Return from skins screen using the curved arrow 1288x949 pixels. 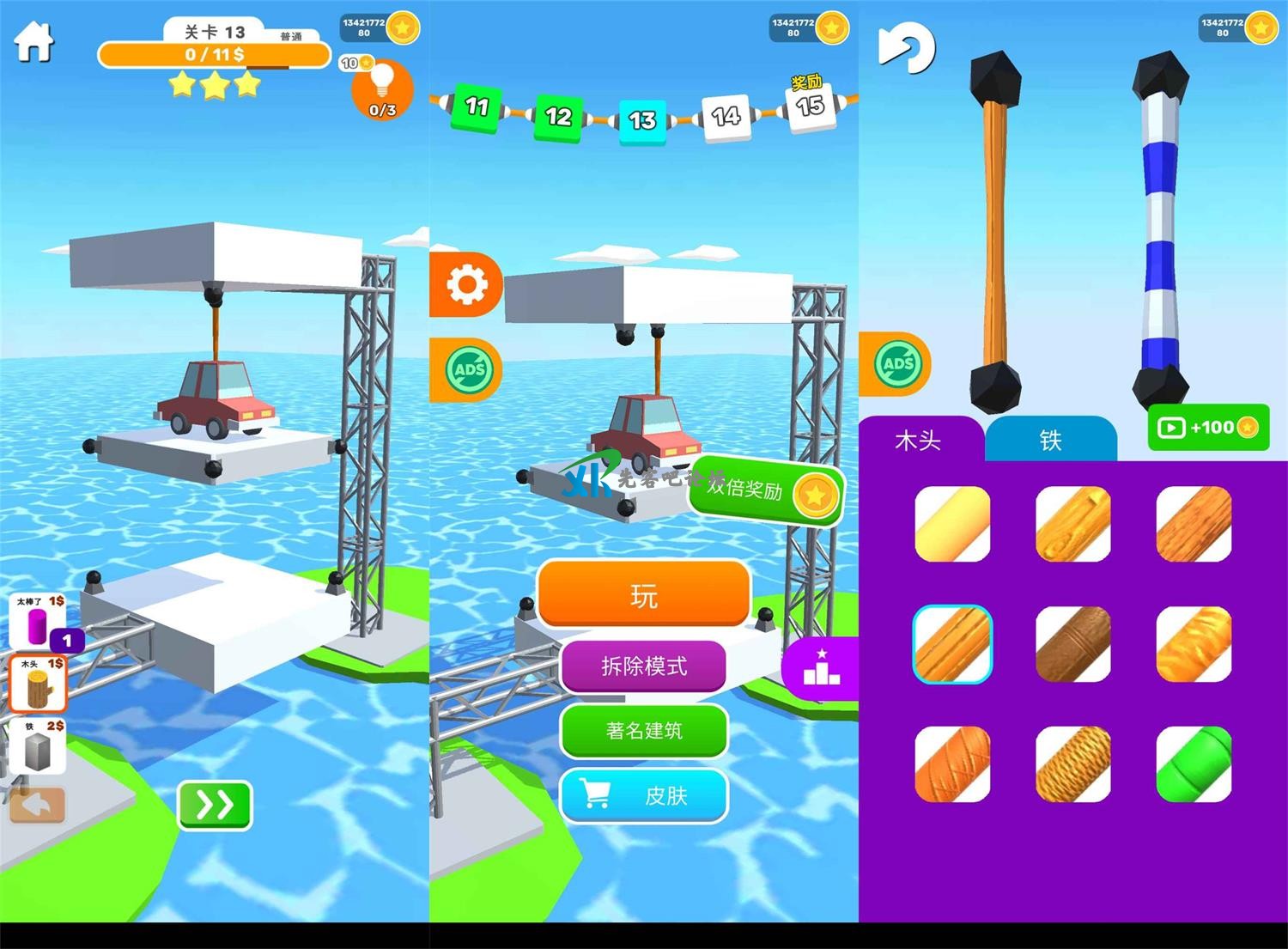[907, 47]
